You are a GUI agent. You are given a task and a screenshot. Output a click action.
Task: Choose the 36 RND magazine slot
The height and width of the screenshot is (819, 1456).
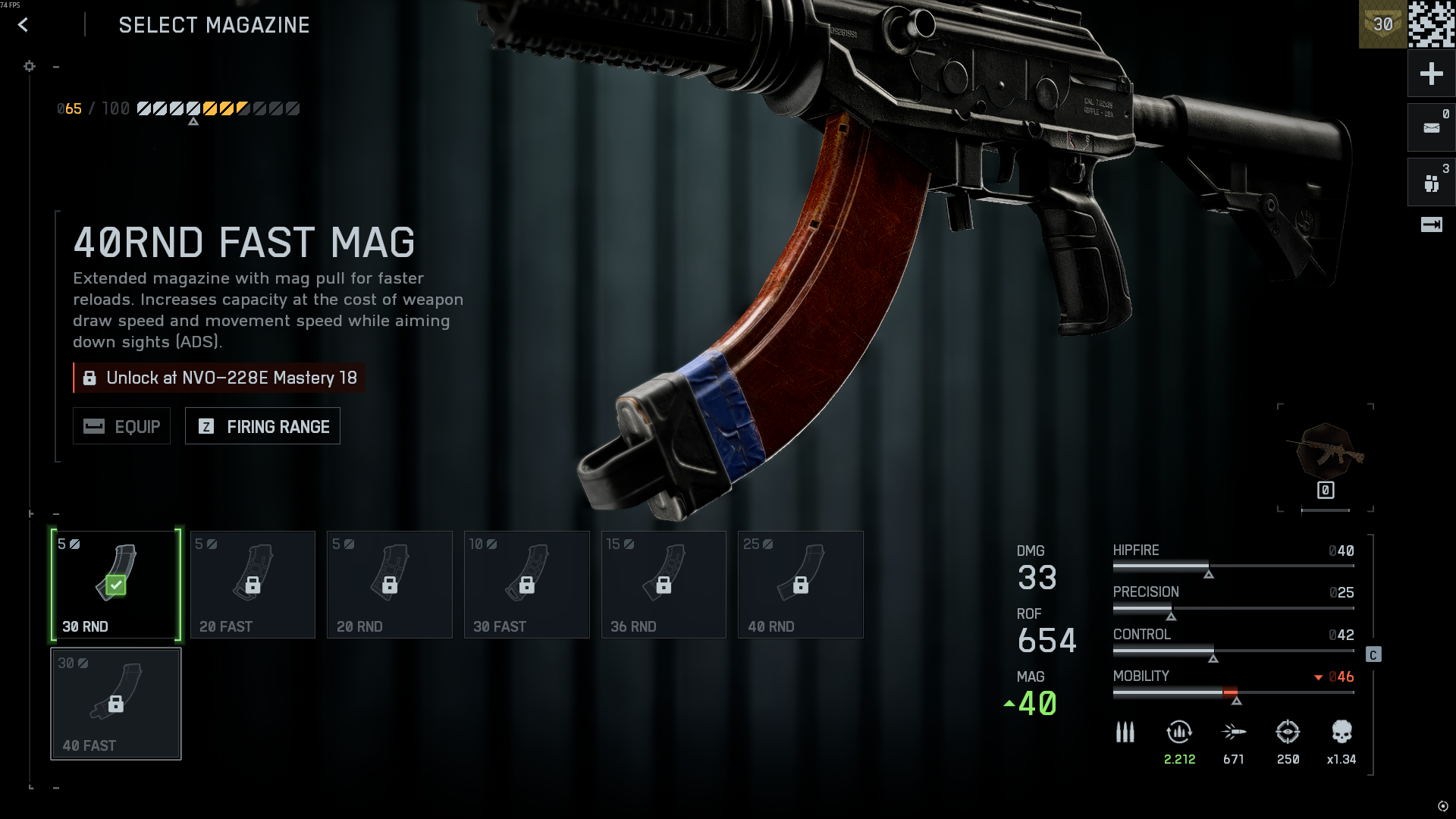point(664,585)
